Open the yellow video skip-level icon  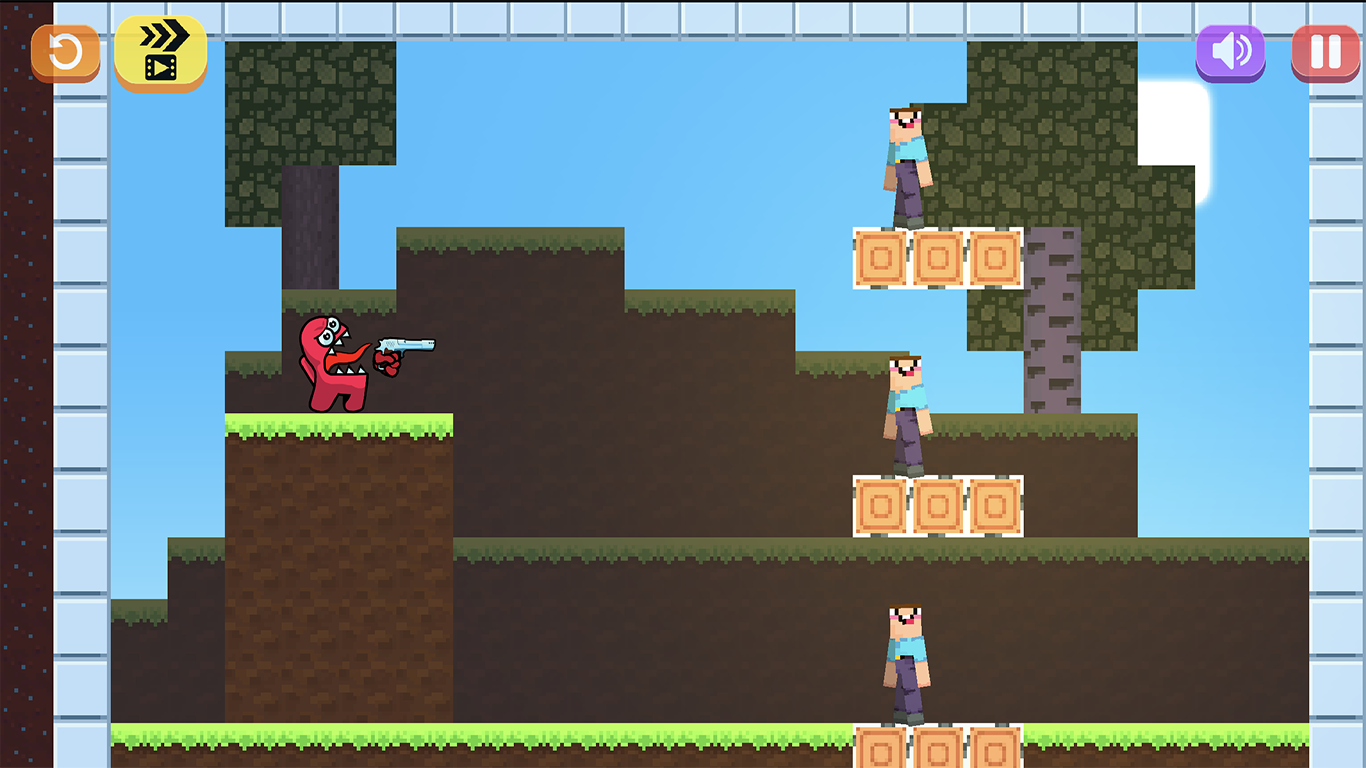click(161, 52)
